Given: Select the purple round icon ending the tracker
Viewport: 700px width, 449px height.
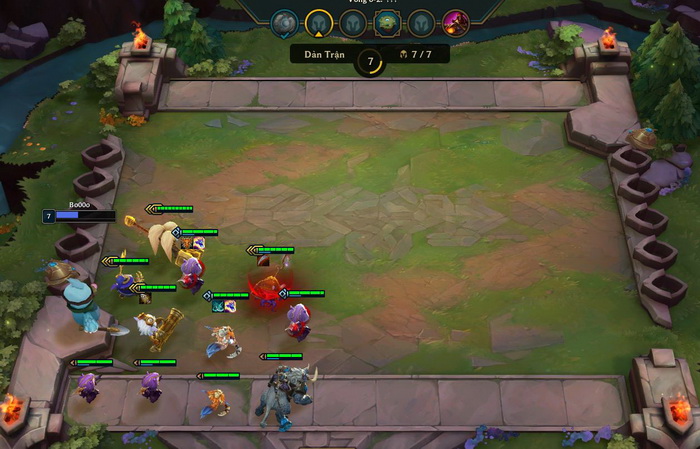Looking at the screenshot, I should click(456, 22).
